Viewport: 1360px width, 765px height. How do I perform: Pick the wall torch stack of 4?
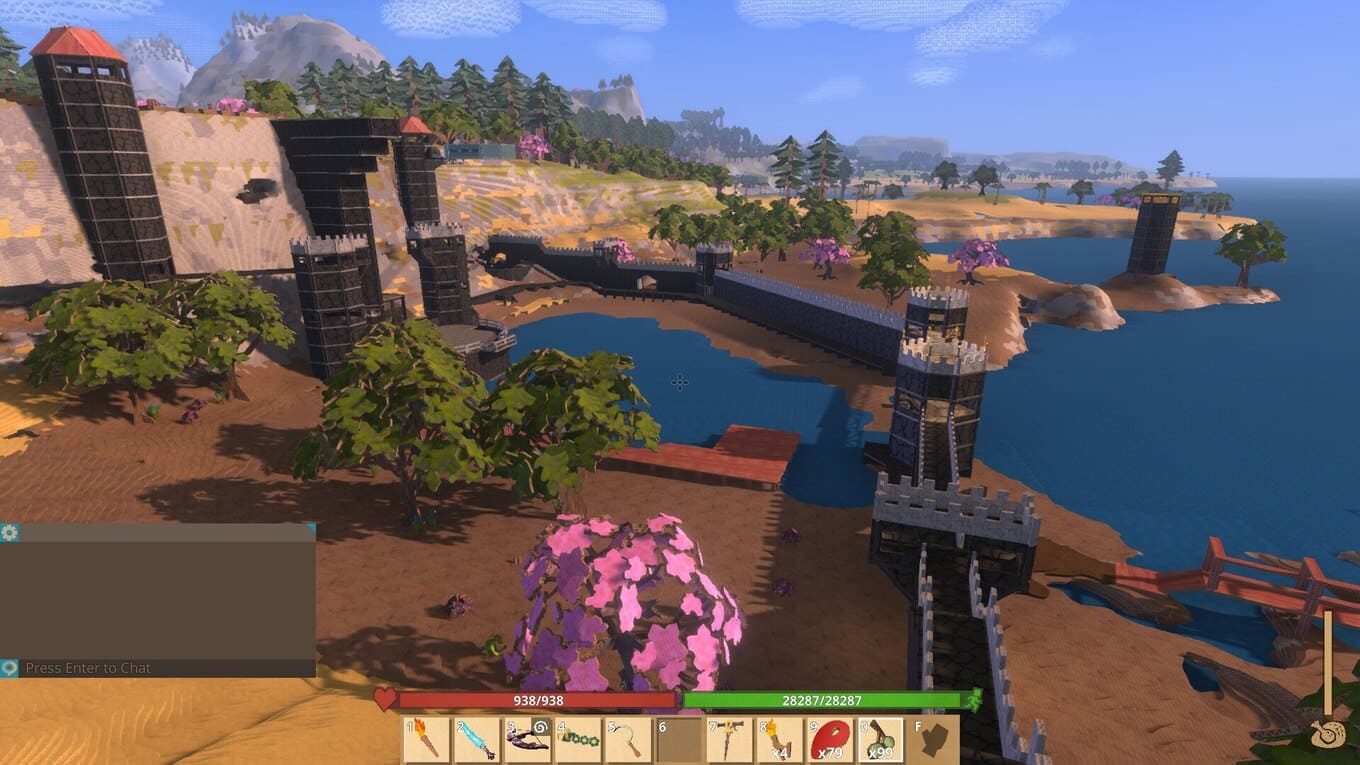click(x=781, y=740)
